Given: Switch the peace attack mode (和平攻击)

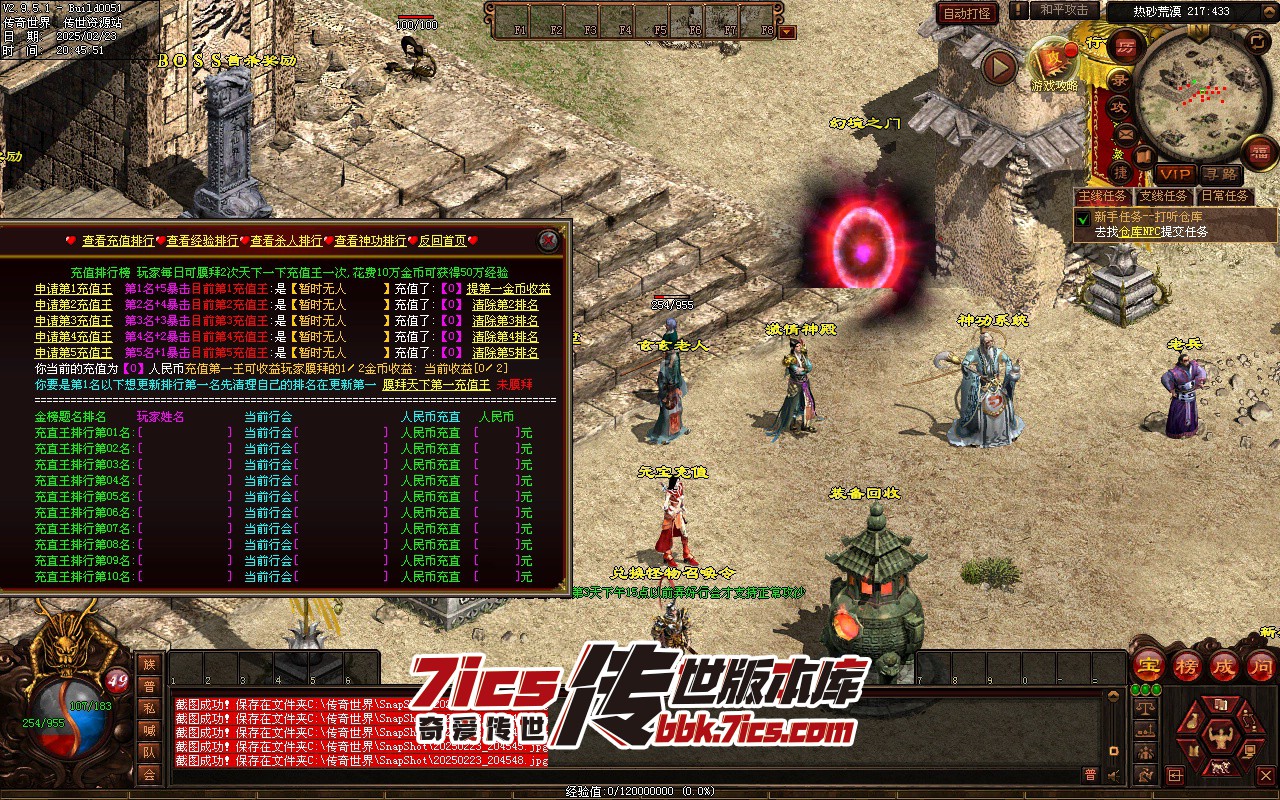Looking at the screenshot, I should tap(1063, 10).
